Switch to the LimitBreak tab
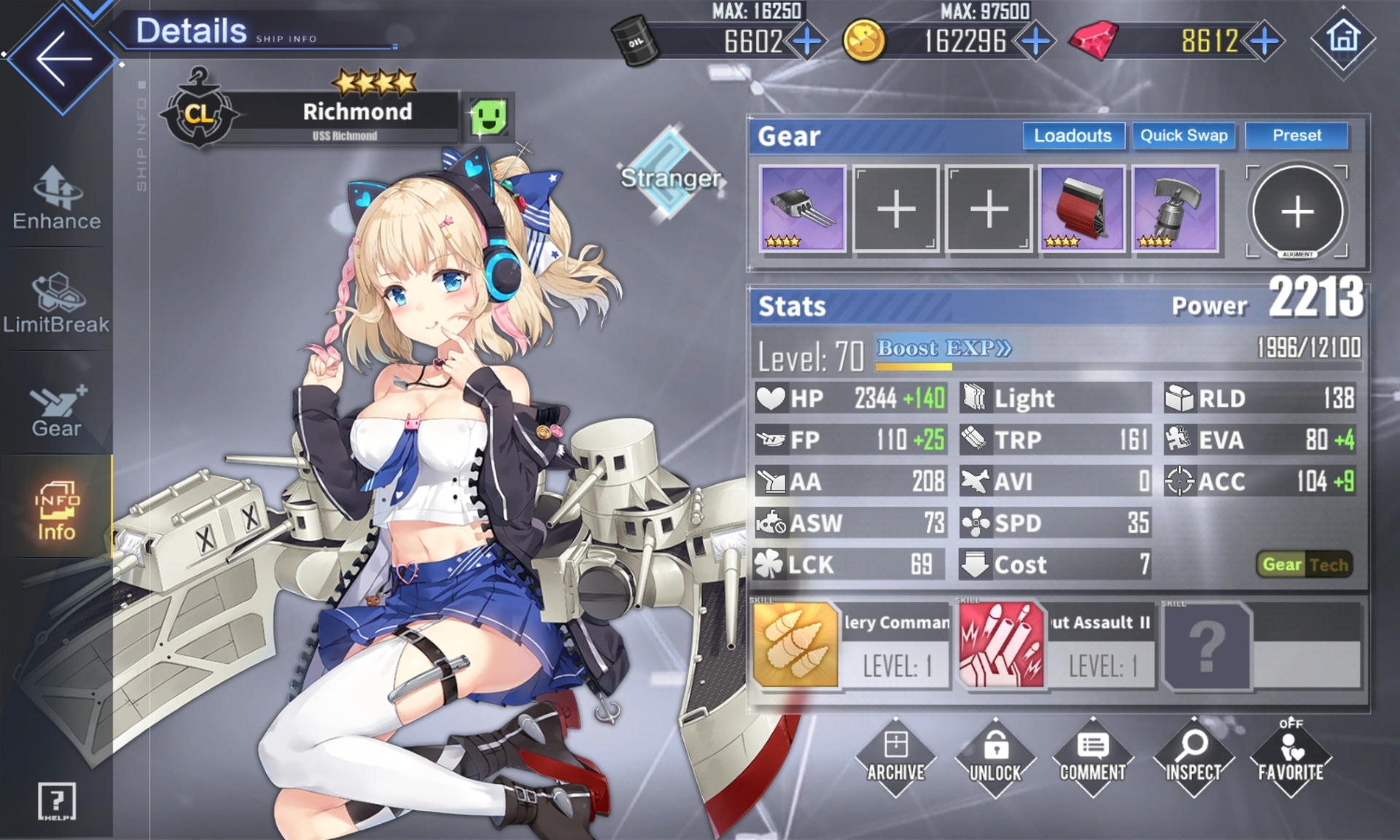1400x840 pixels. [x=56, y=303]
